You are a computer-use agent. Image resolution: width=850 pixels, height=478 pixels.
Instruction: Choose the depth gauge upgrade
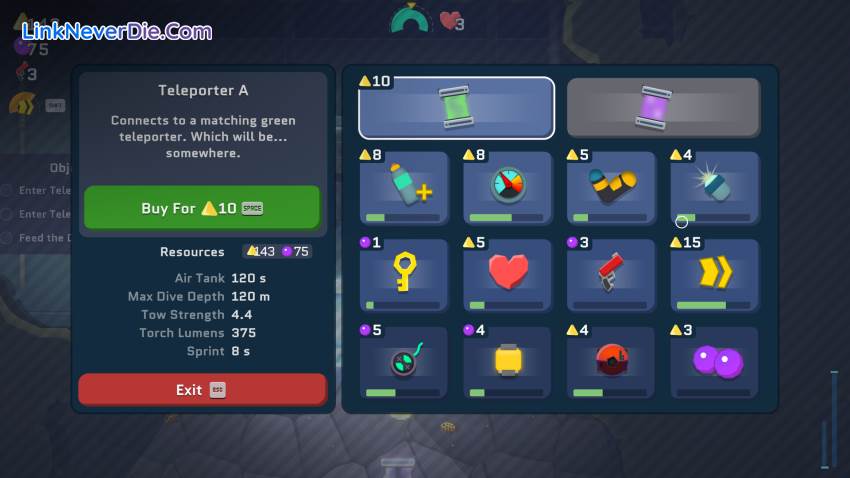tap(508, 187)
